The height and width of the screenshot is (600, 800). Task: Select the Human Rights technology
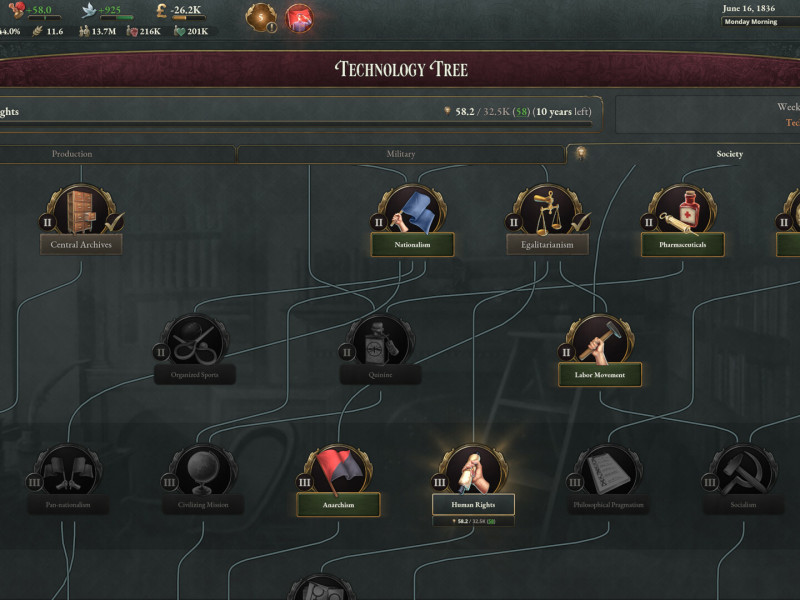tap(473, 505)
